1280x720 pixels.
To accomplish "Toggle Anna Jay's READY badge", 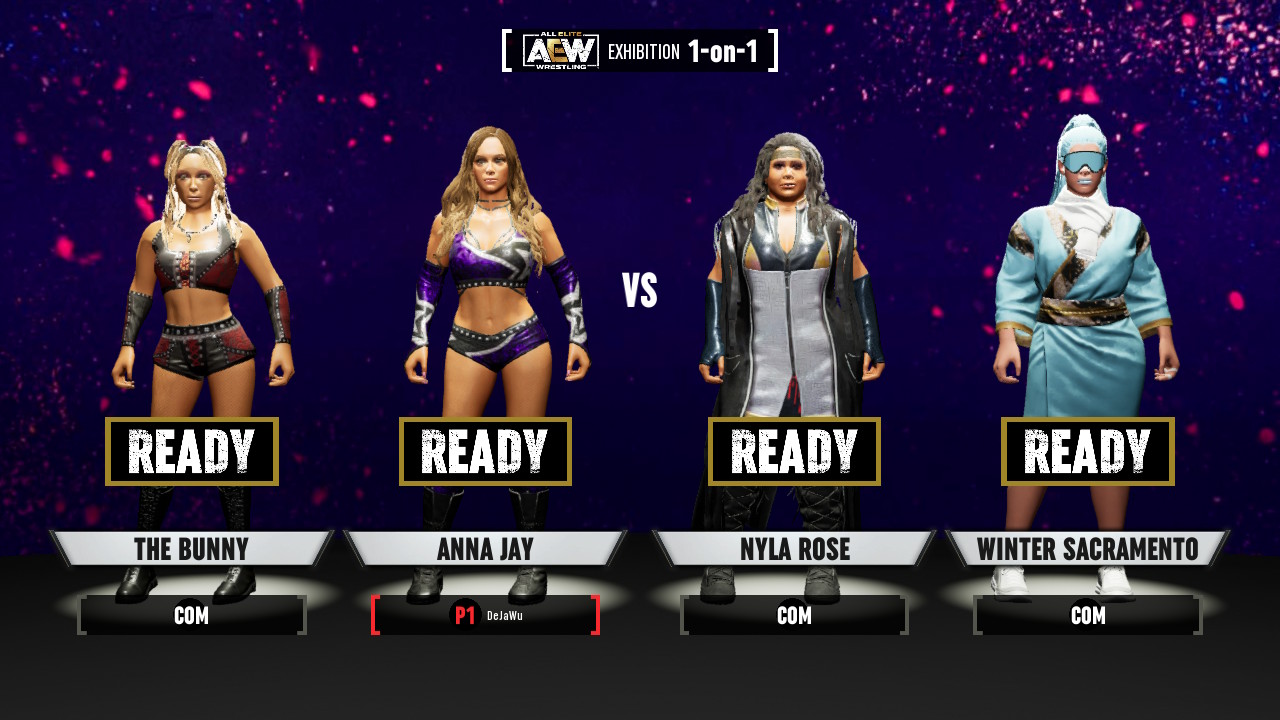I will pos(485,451).
